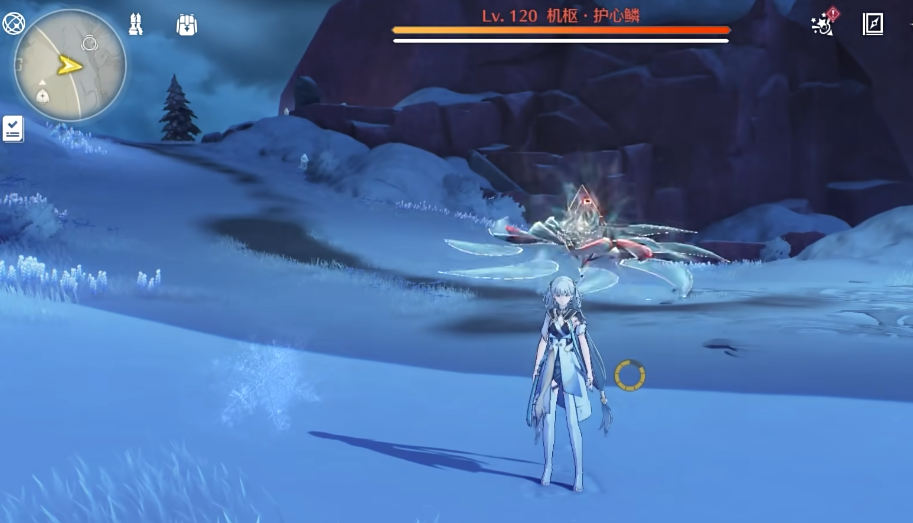Open the compass guidebook icon
Screen dimensions: 913x523
click(873, 25)
